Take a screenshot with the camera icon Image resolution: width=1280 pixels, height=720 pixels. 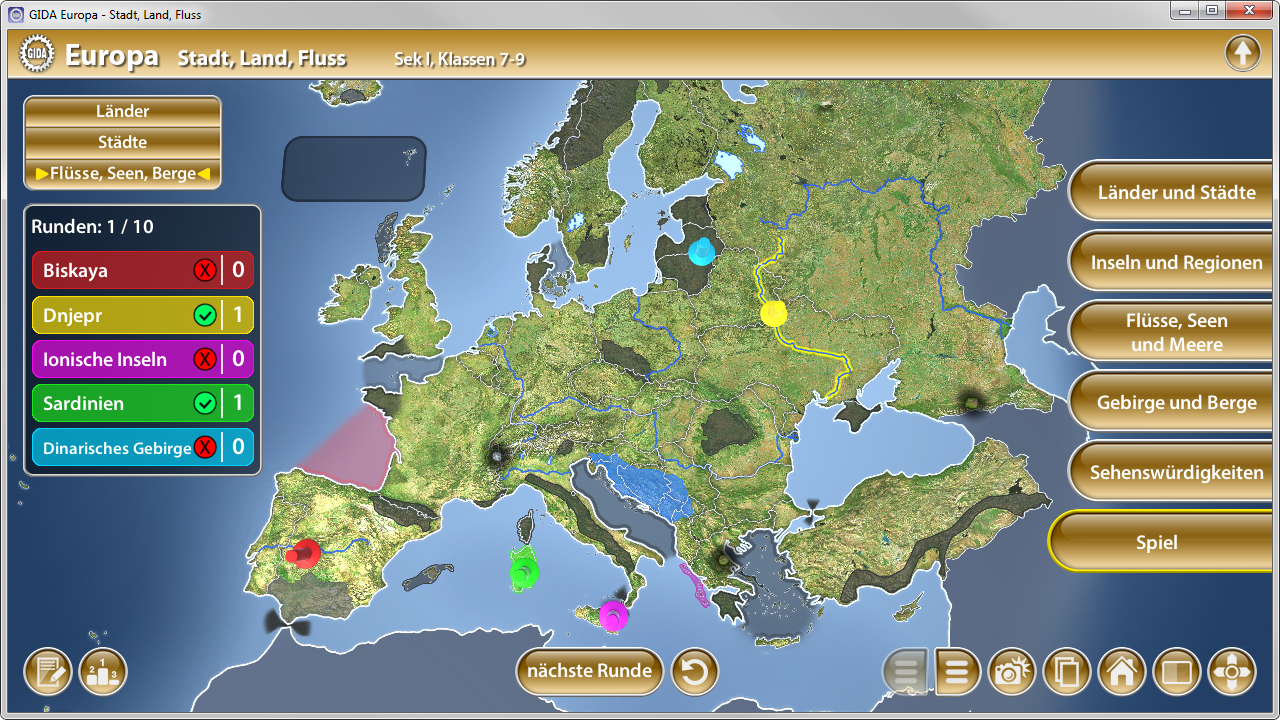[1012, 671]
